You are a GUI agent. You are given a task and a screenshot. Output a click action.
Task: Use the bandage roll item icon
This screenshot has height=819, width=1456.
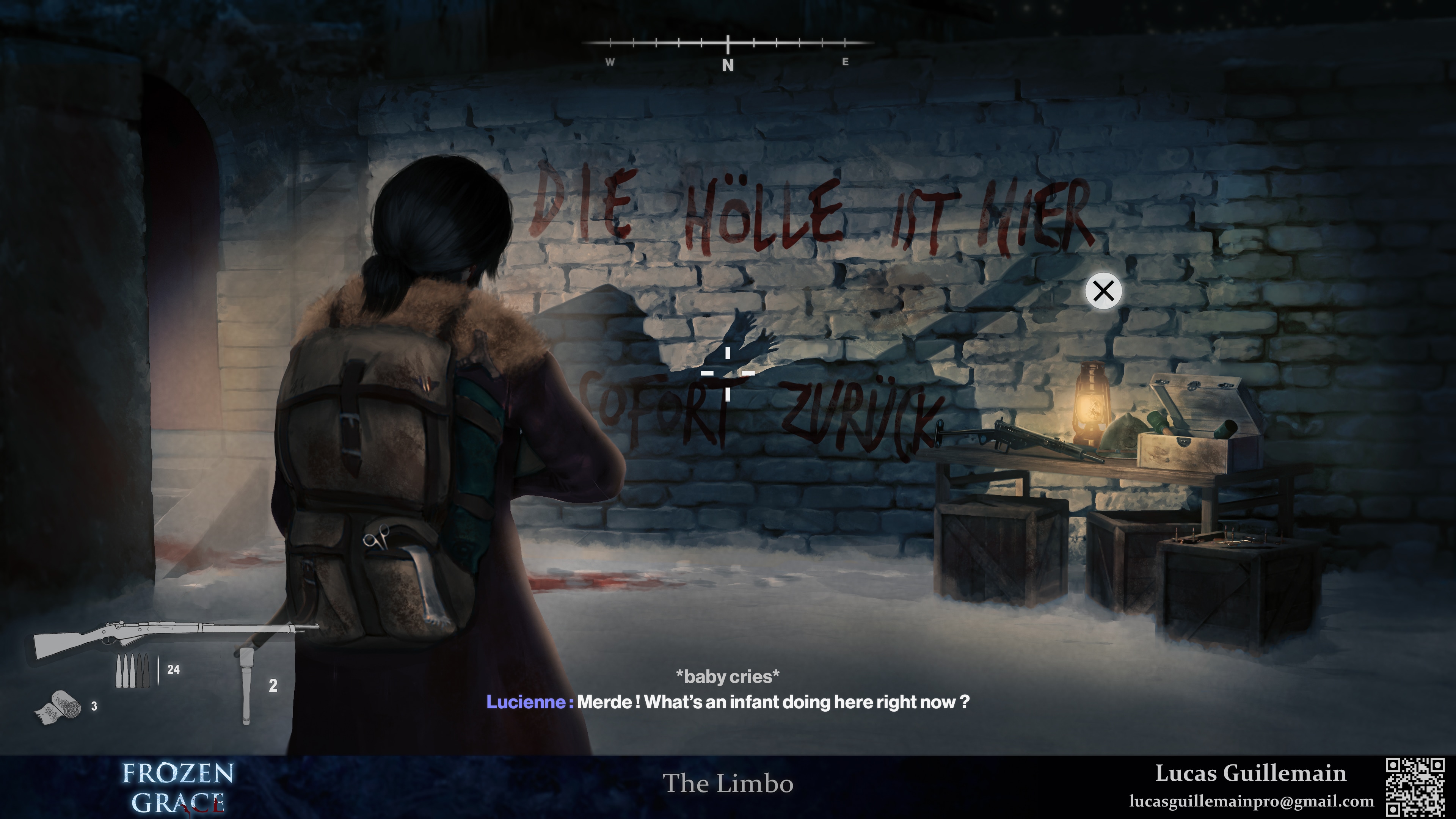coord(58,706)
